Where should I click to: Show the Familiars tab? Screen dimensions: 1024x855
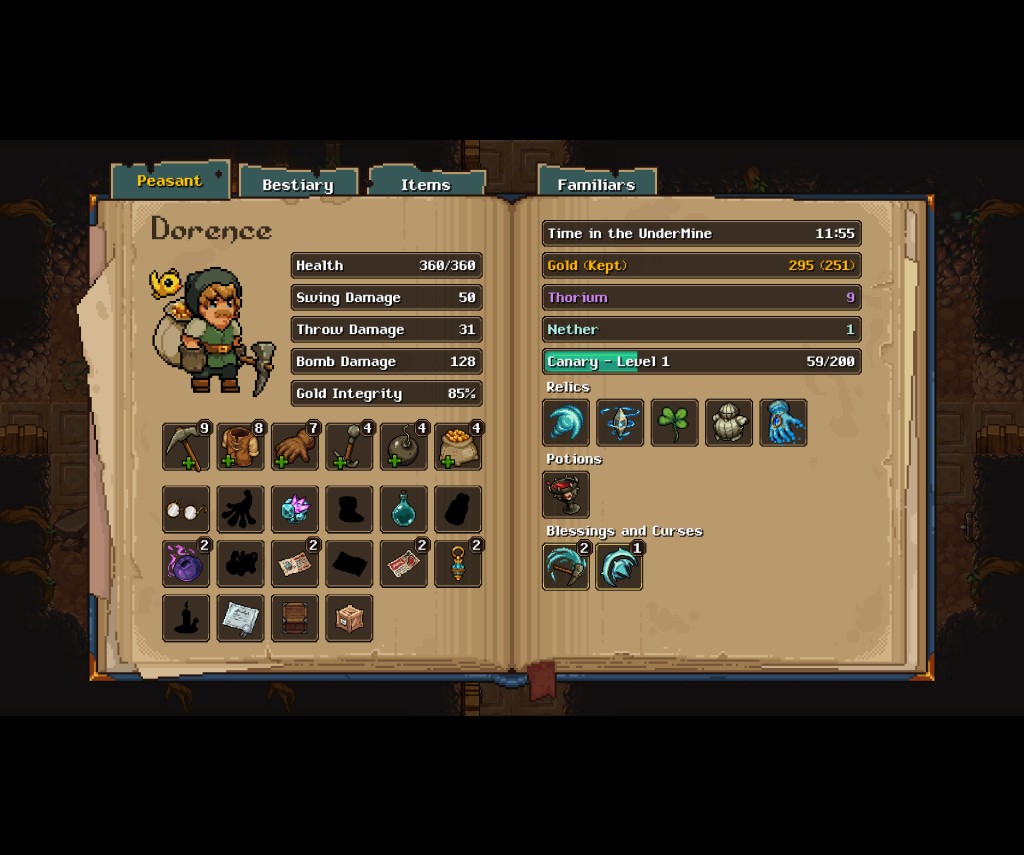[596, 184]
